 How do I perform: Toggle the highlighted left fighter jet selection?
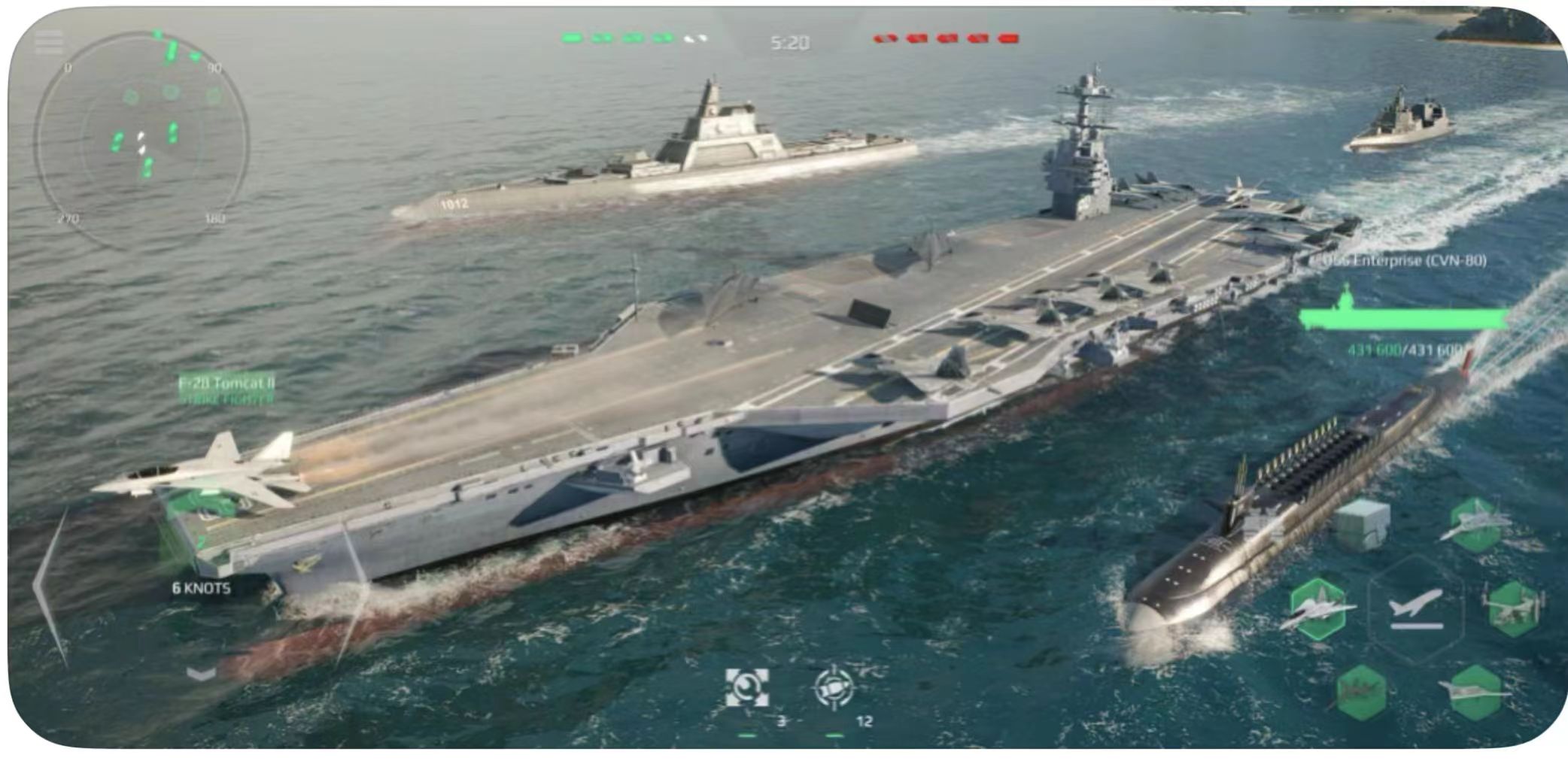coord(1320,608)
